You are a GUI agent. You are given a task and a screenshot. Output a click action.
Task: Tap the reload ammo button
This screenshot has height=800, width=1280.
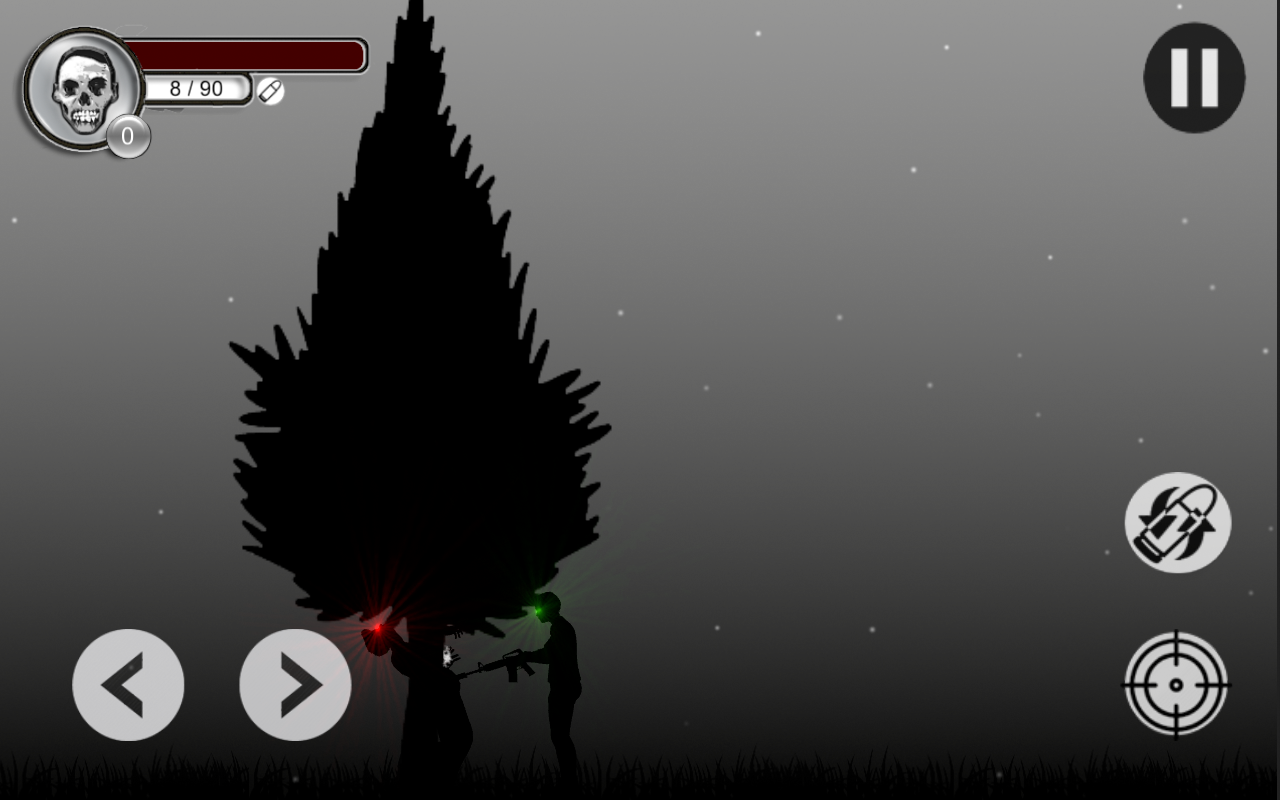(x=1177, y=523)
